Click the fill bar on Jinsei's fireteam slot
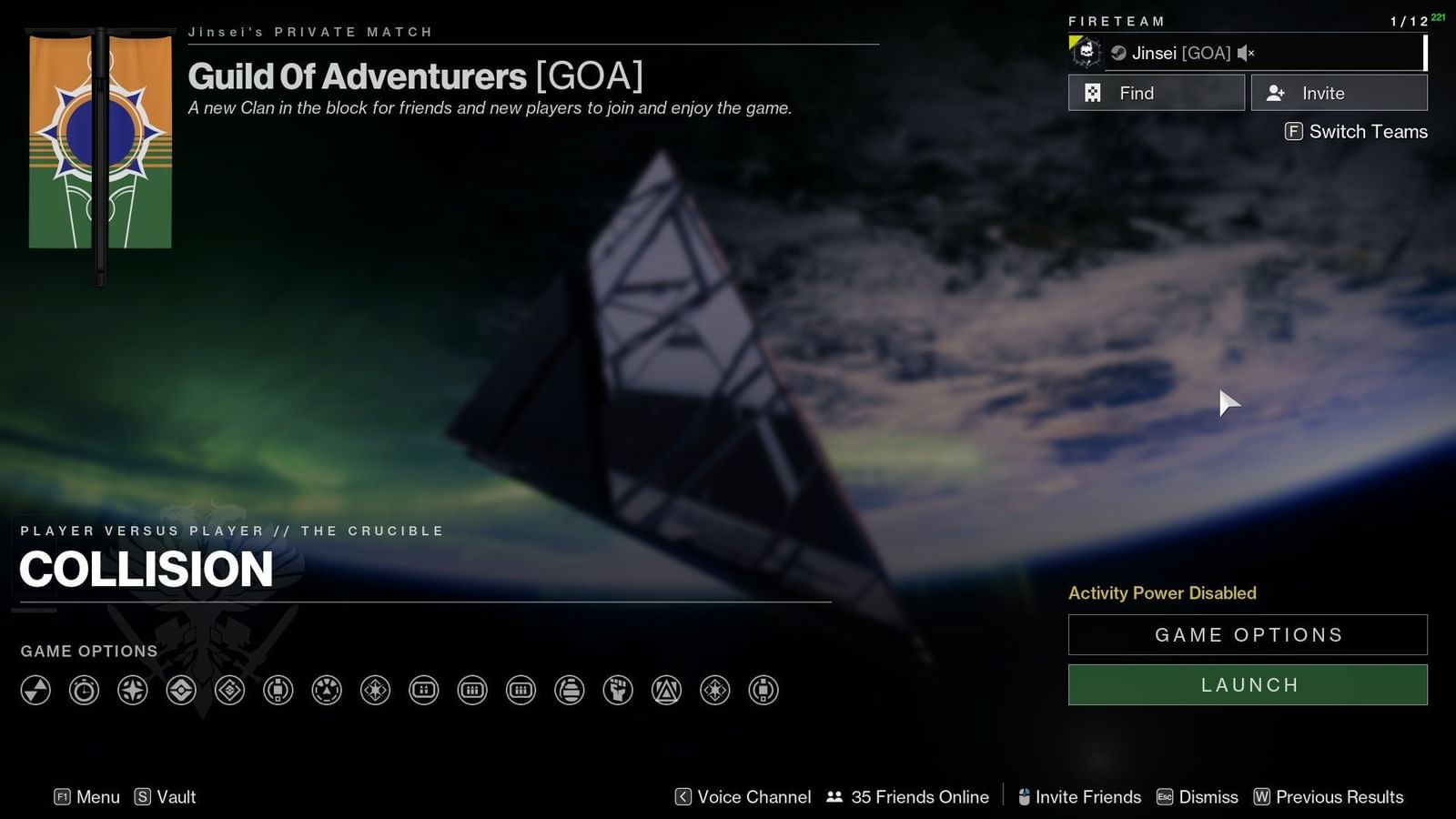 click(x=1424, y=53)
